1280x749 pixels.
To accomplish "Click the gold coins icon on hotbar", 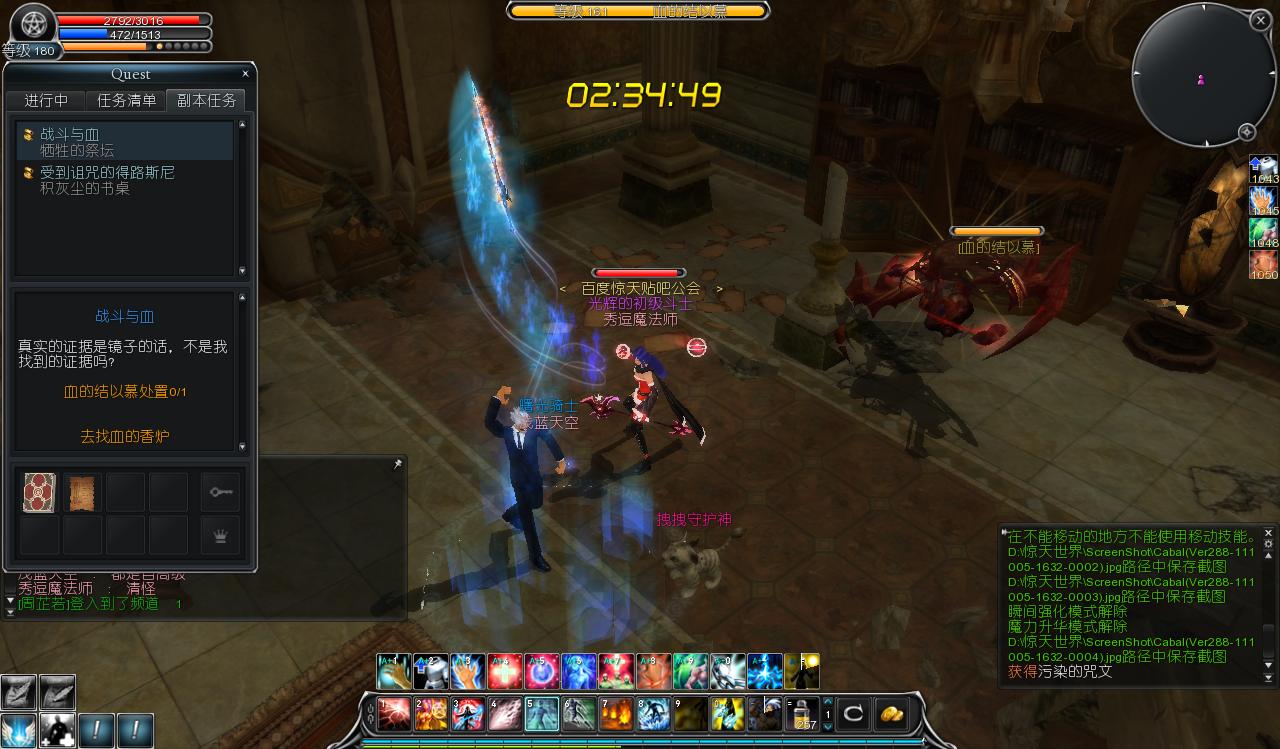I will click(890, 714).
